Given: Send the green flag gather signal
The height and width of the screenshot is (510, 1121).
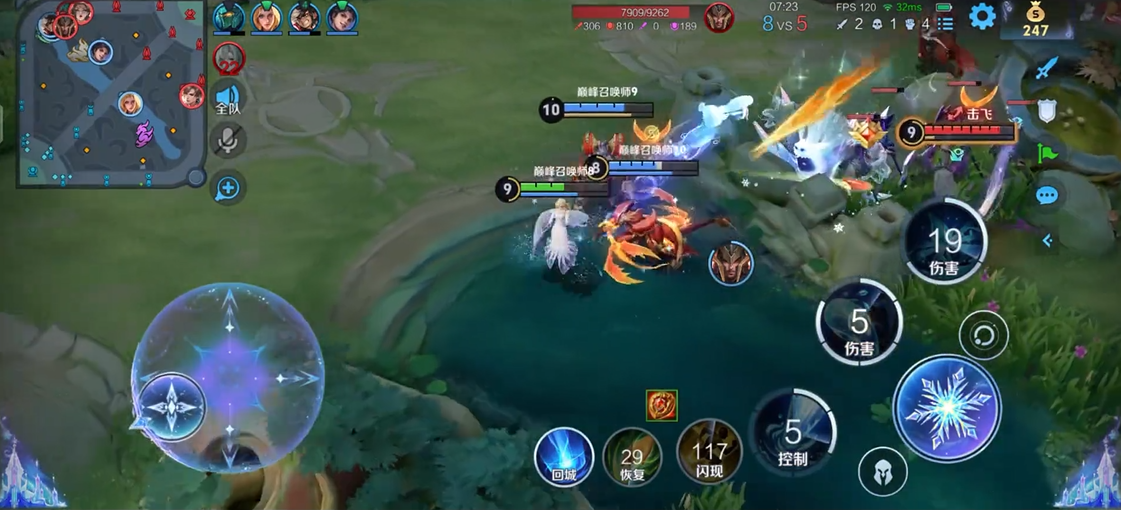Looking at the screenshot, I should pos(1046,154).
